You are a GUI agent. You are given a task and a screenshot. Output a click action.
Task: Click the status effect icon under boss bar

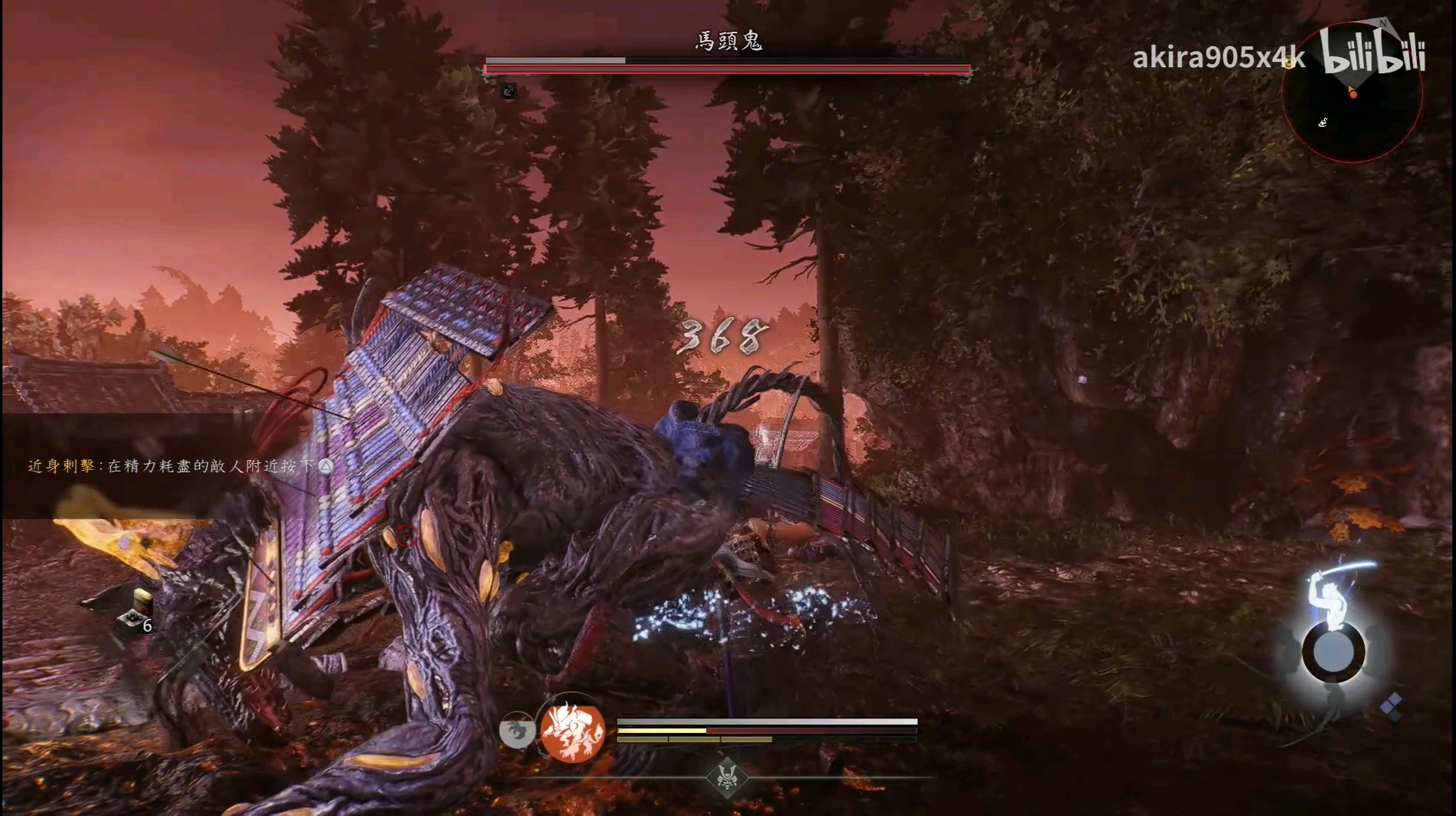(509, 91)
